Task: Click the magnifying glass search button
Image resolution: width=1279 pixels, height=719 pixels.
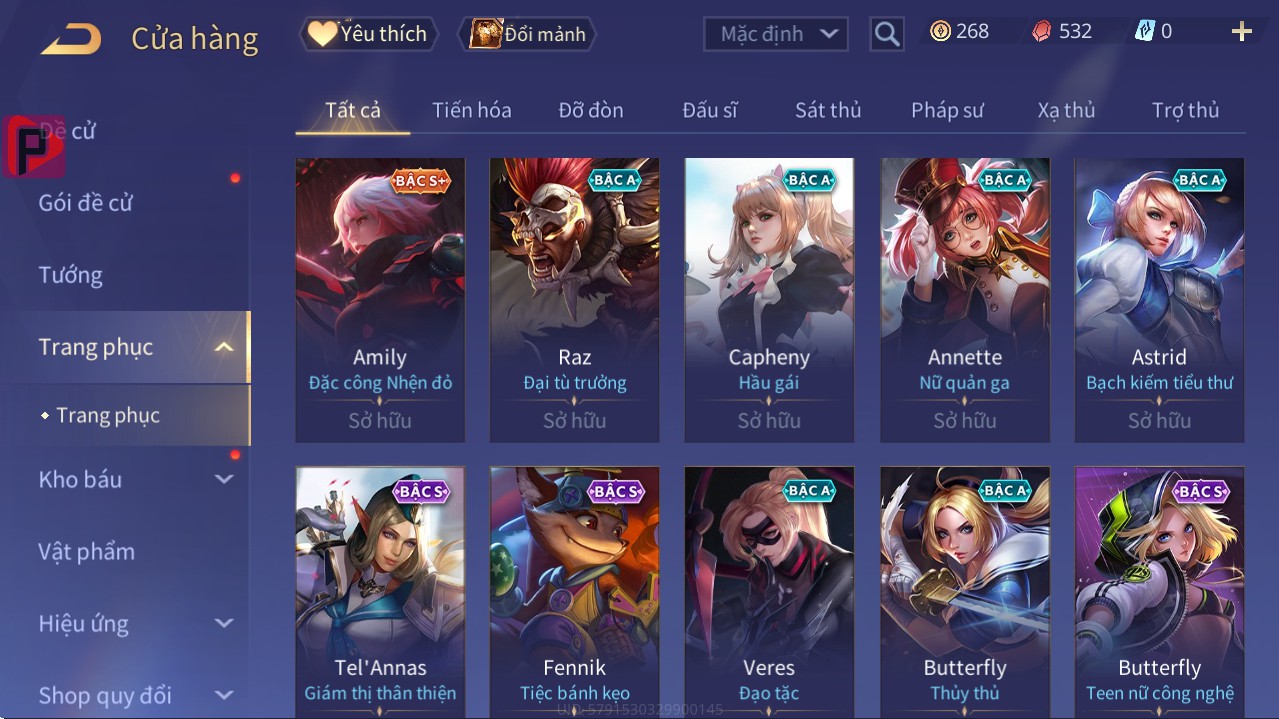Action: pyautogui.click(x=886, y=34)
